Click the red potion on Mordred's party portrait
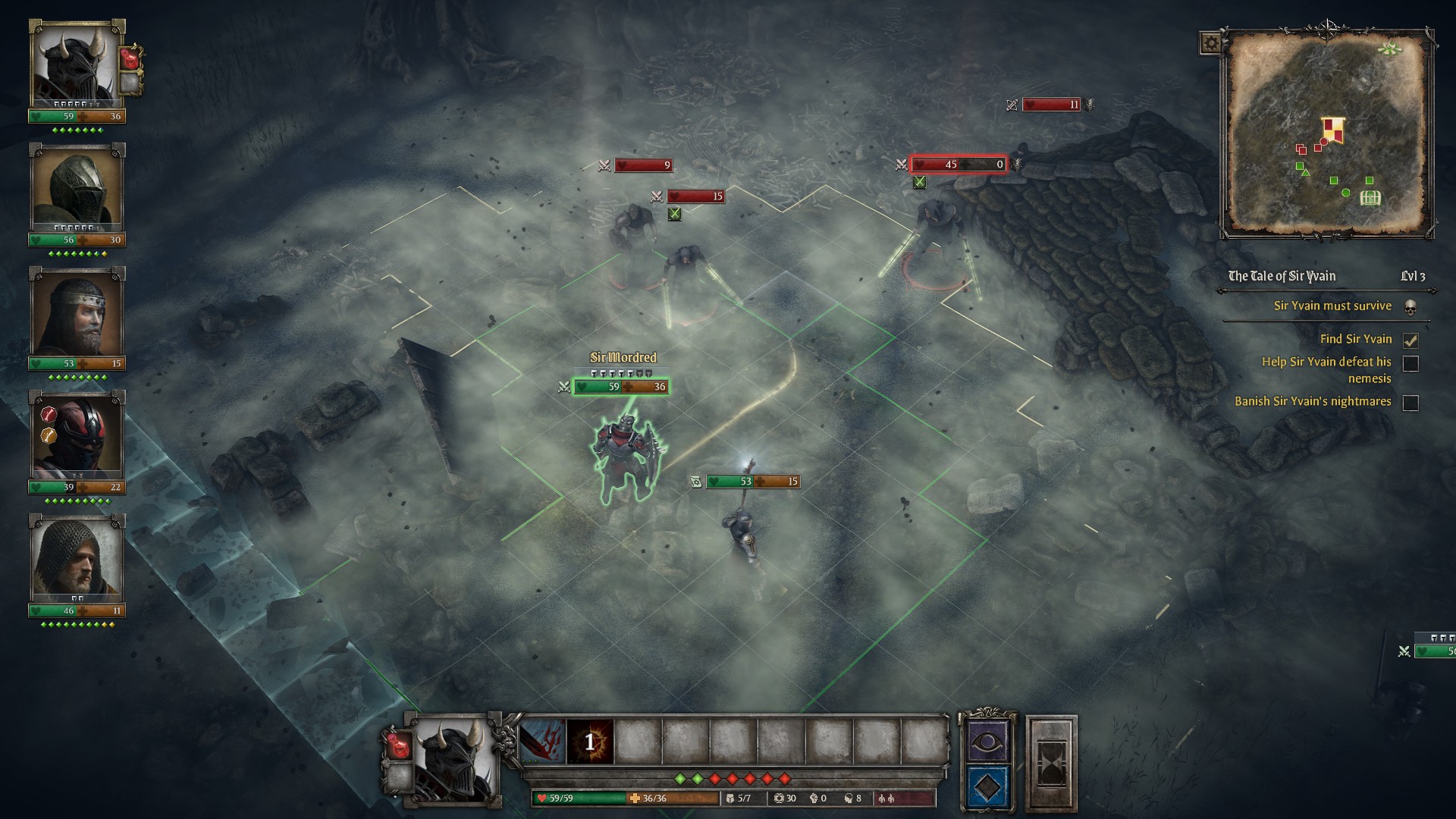Viewport: 1456px width, 819px height. [x=131, y=58]
